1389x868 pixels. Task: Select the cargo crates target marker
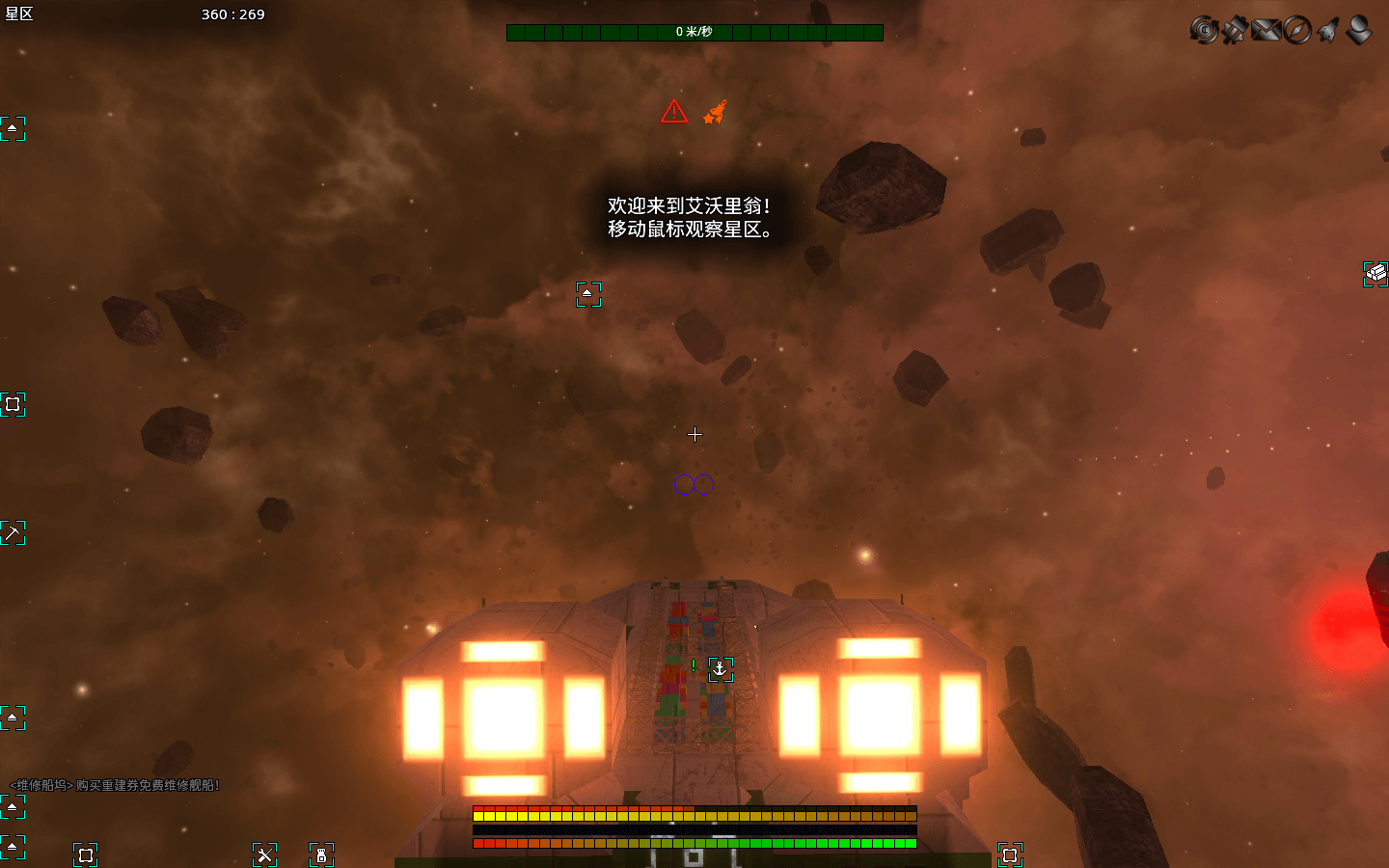click(1375, 274)
